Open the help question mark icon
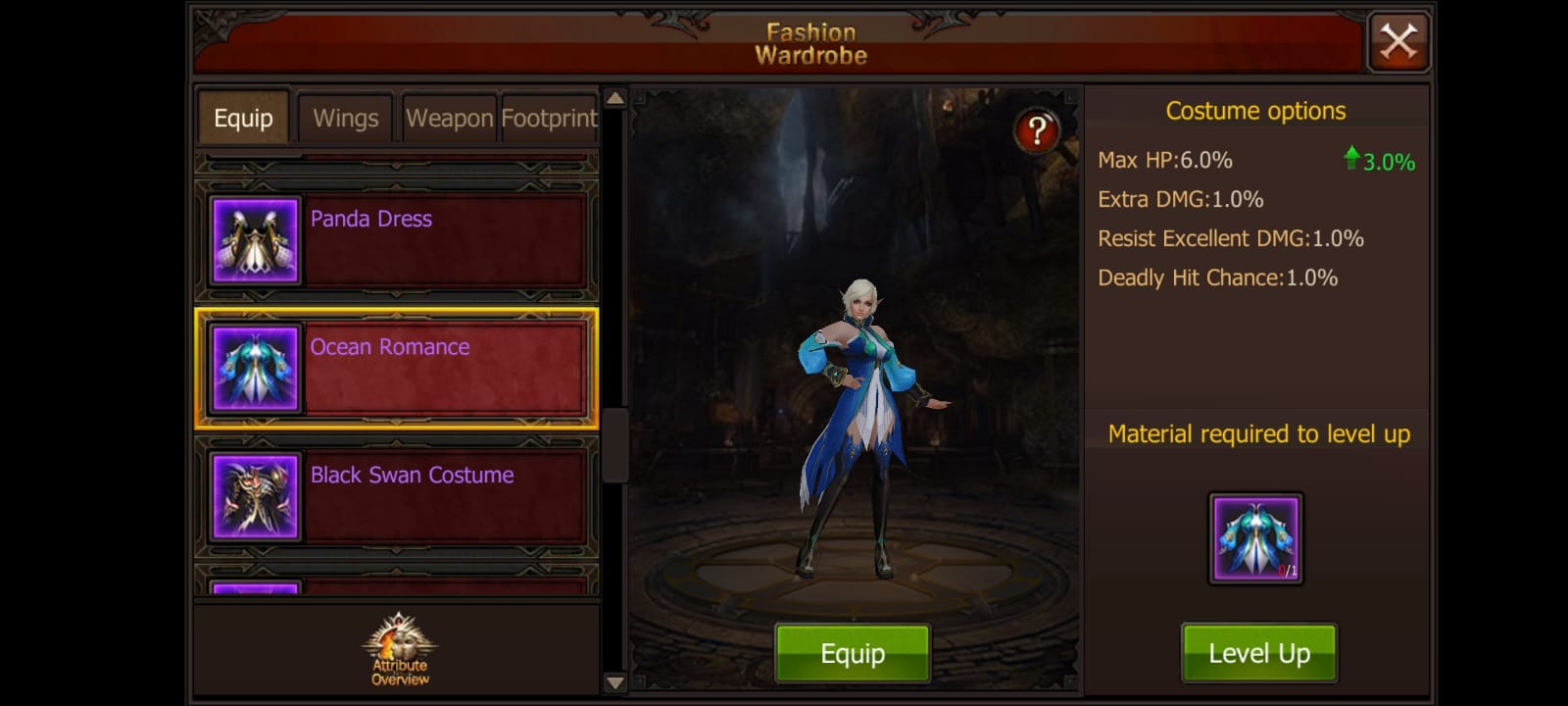Screen dimensions: 1568x706 1038,128
